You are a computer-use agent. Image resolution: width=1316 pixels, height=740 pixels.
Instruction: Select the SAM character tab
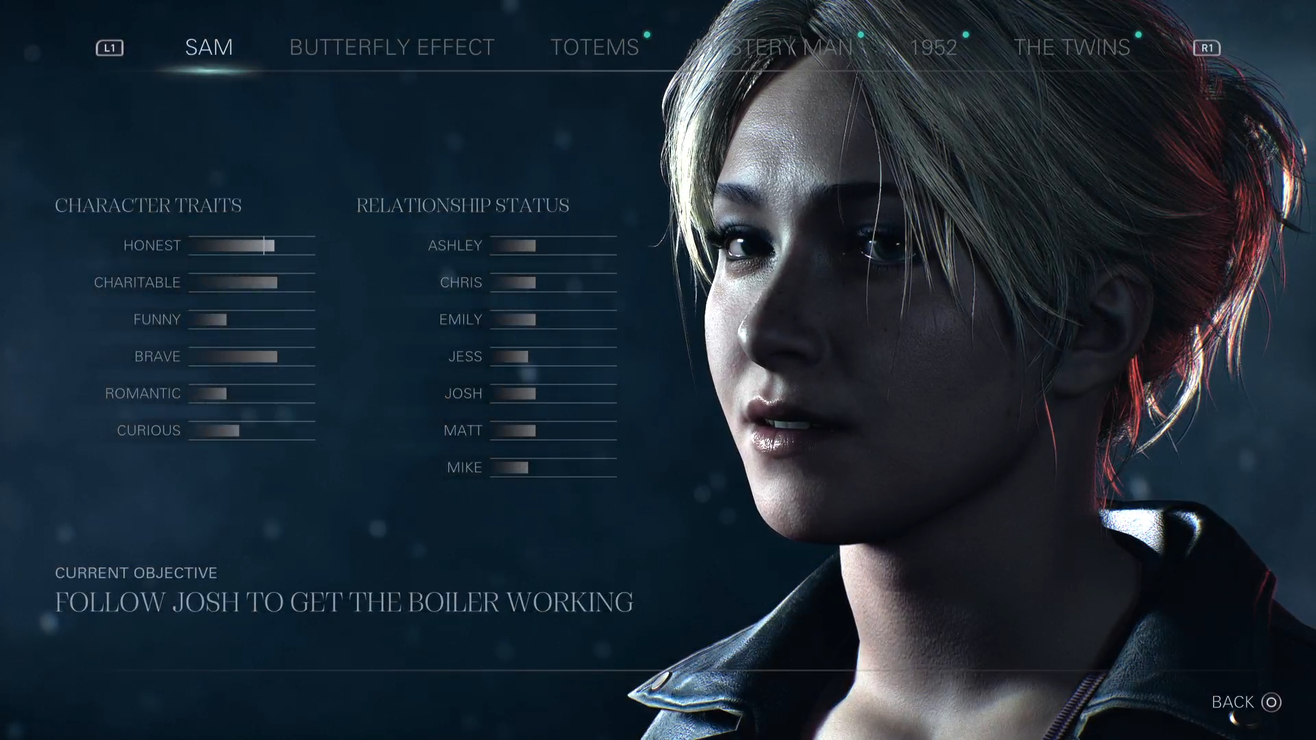tap(208, 46)
